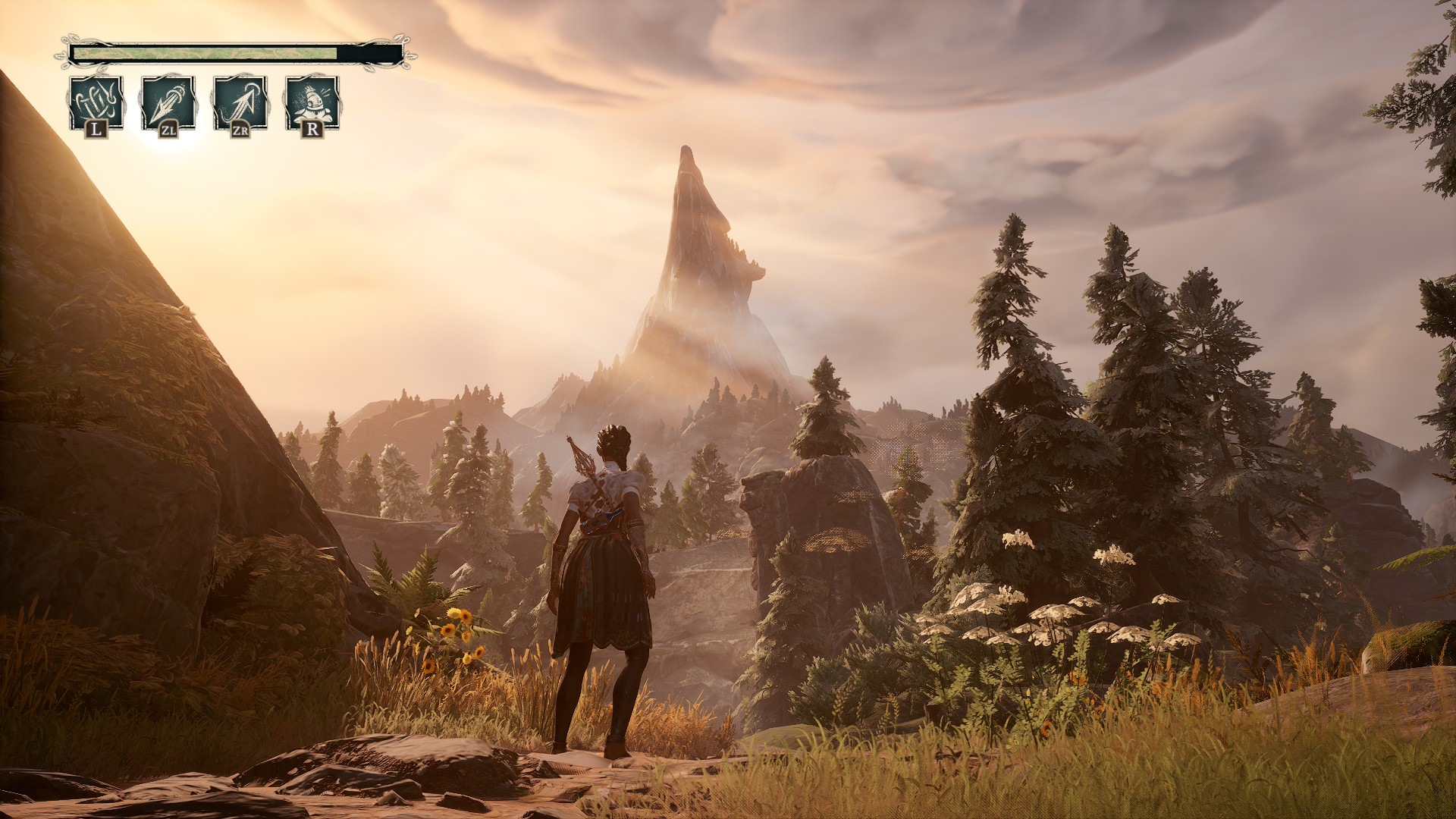
Task: Activate the swirling tendrils ability icon
Action: pyautogui.click(x=96, y=102)
